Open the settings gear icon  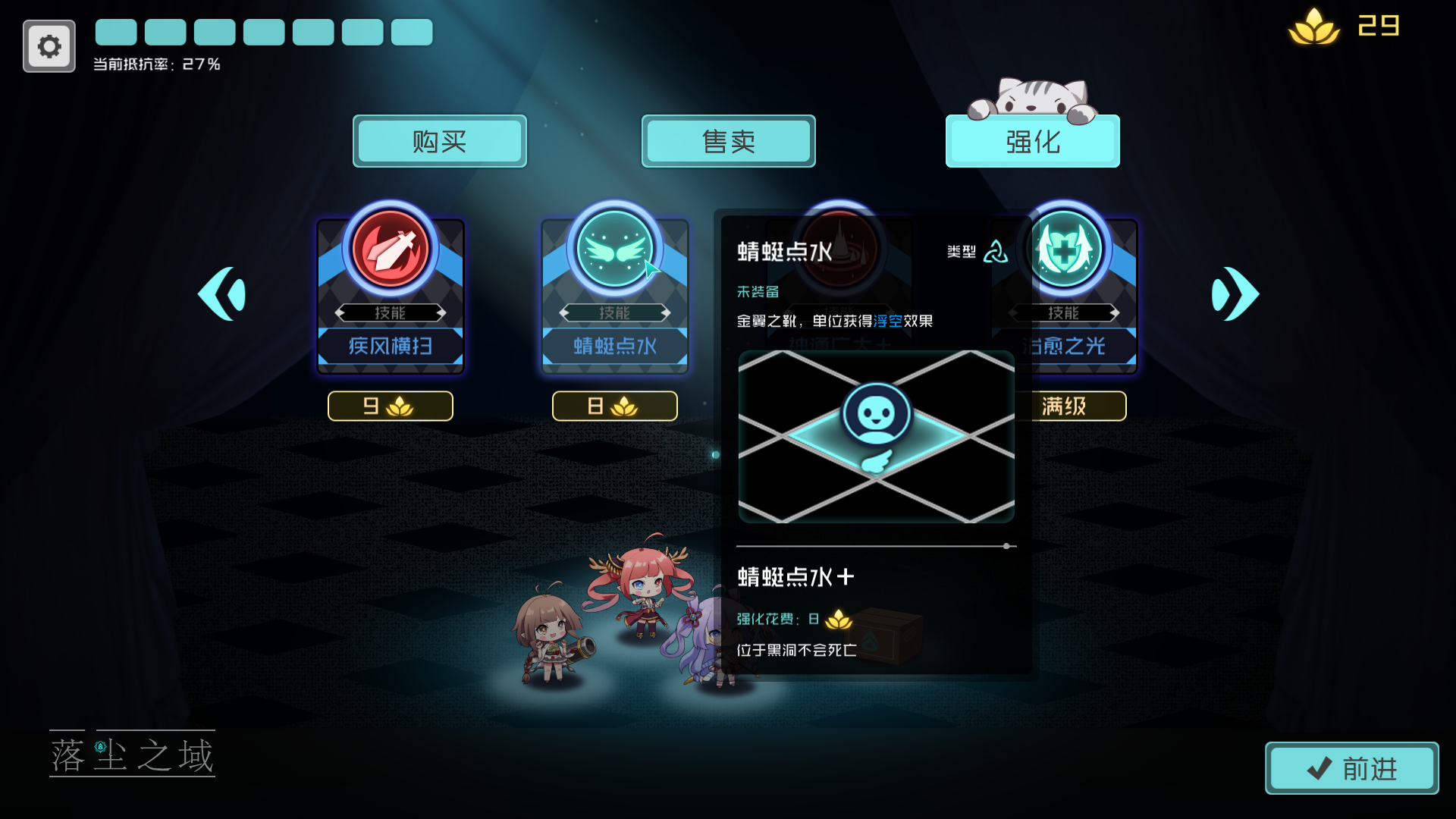(49, 45)
